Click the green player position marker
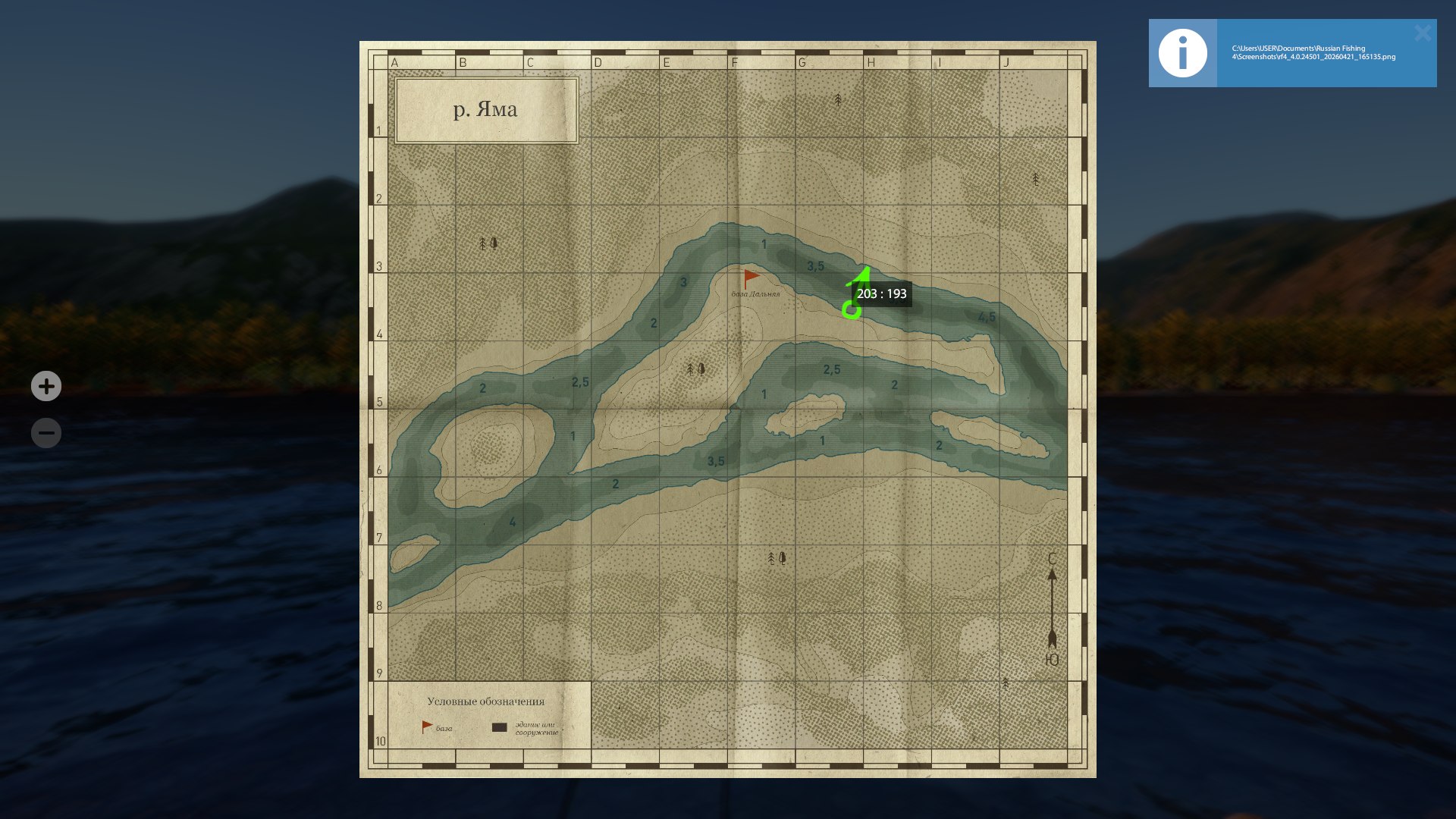1456x819 pixels. [852, 309]
